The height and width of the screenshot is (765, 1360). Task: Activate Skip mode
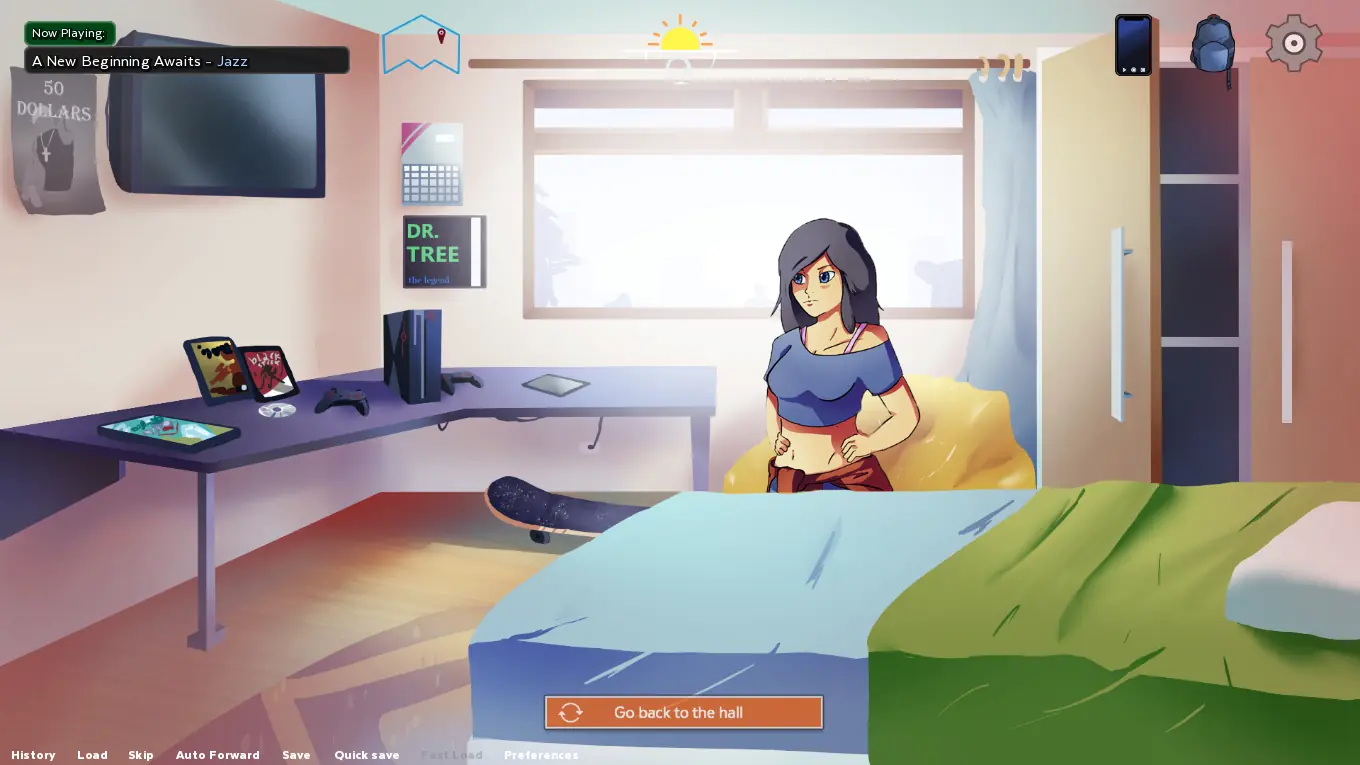click(x=141, y=755)
